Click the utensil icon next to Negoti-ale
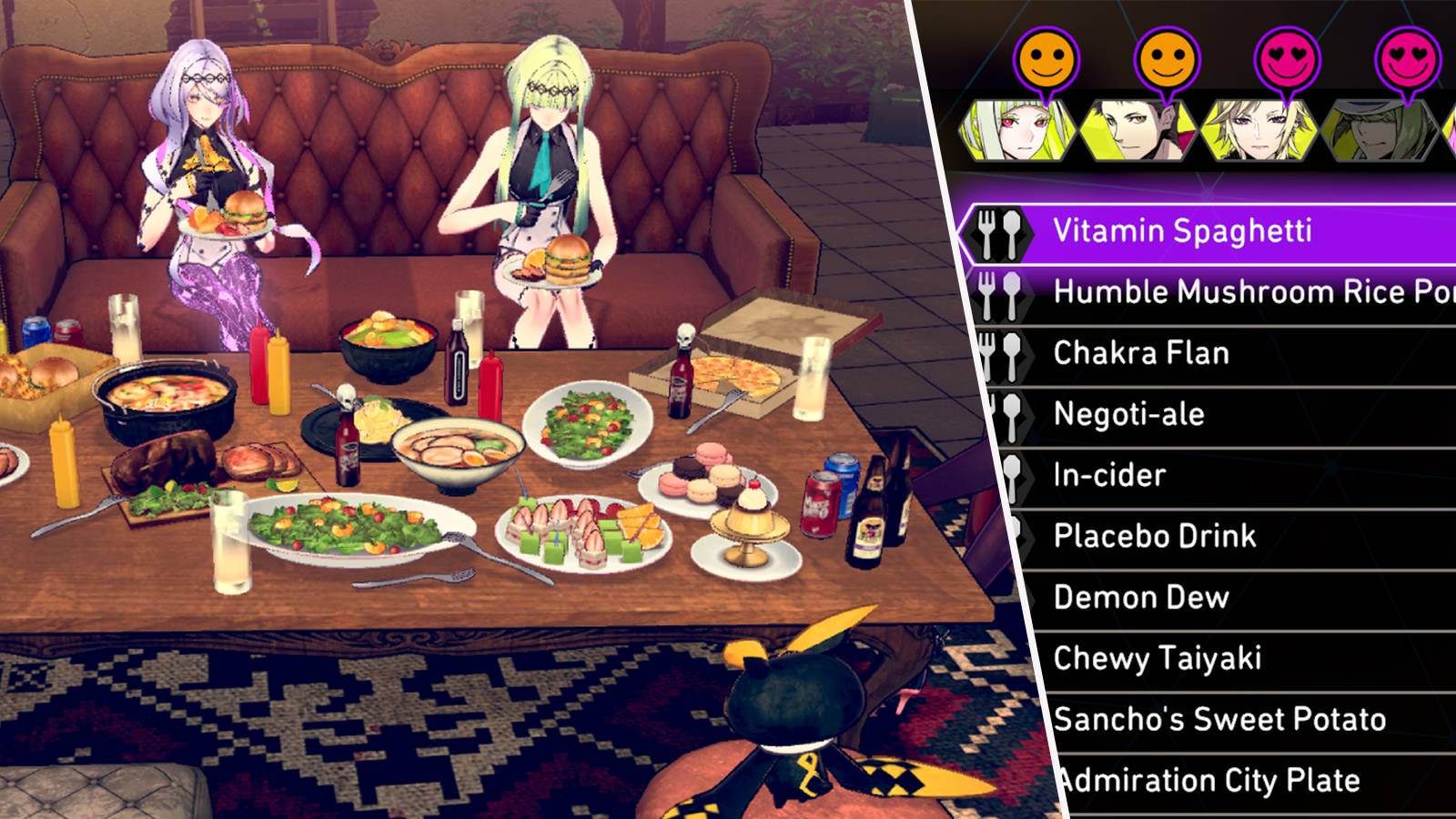 1012,414
